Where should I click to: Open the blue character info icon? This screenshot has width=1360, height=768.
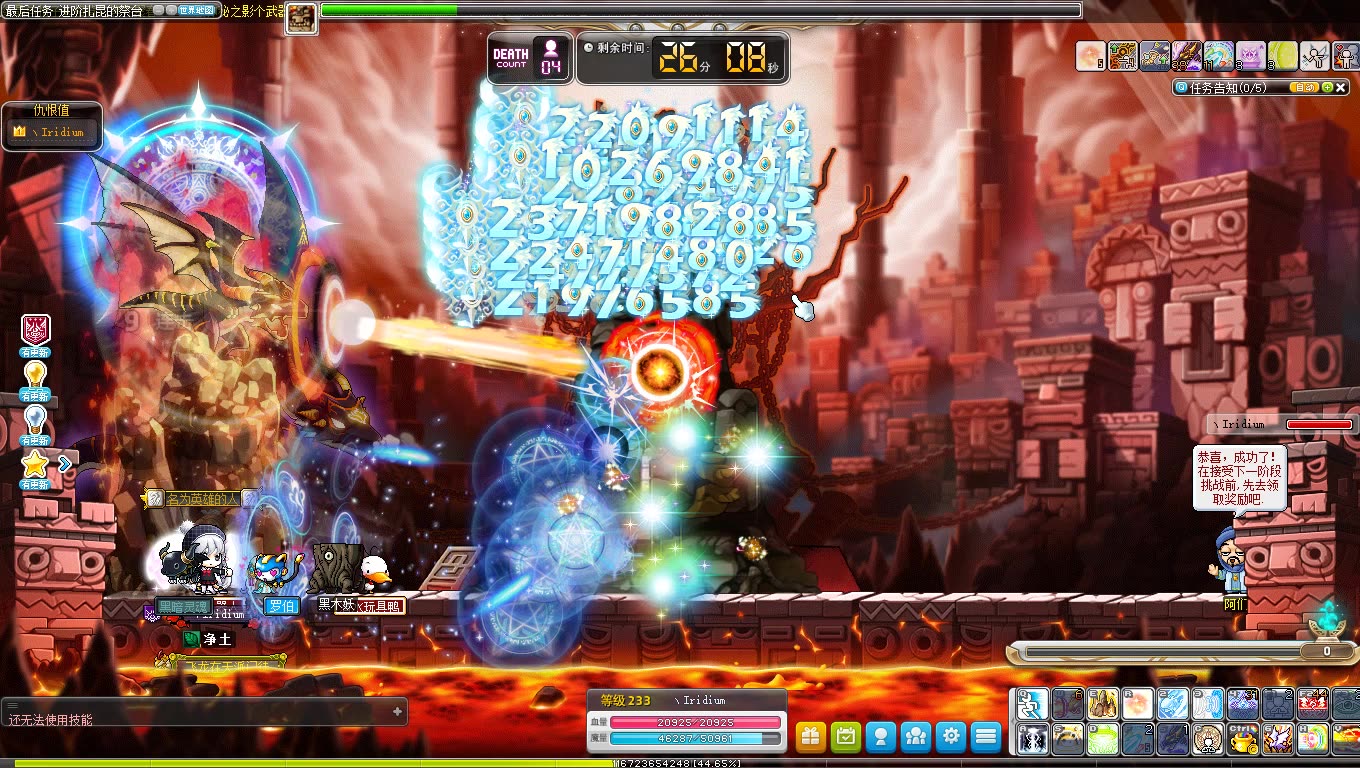880,736
